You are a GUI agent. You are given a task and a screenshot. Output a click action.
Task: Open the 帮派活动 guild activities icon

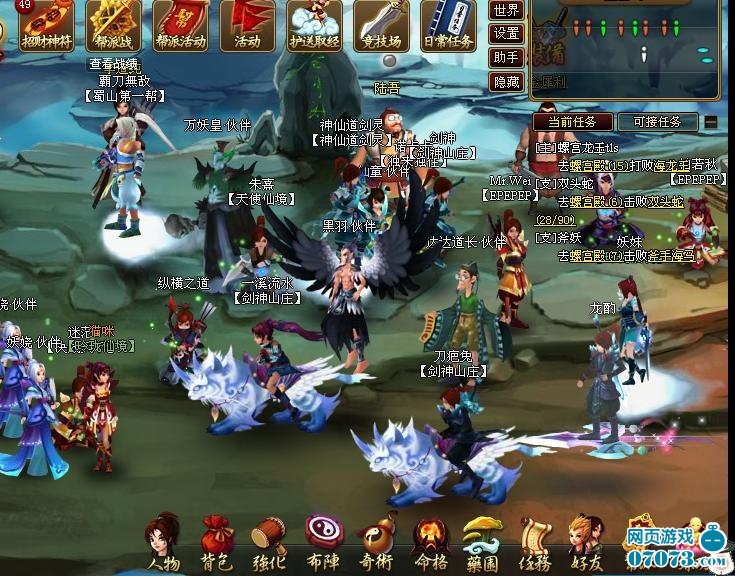(180, 24)
